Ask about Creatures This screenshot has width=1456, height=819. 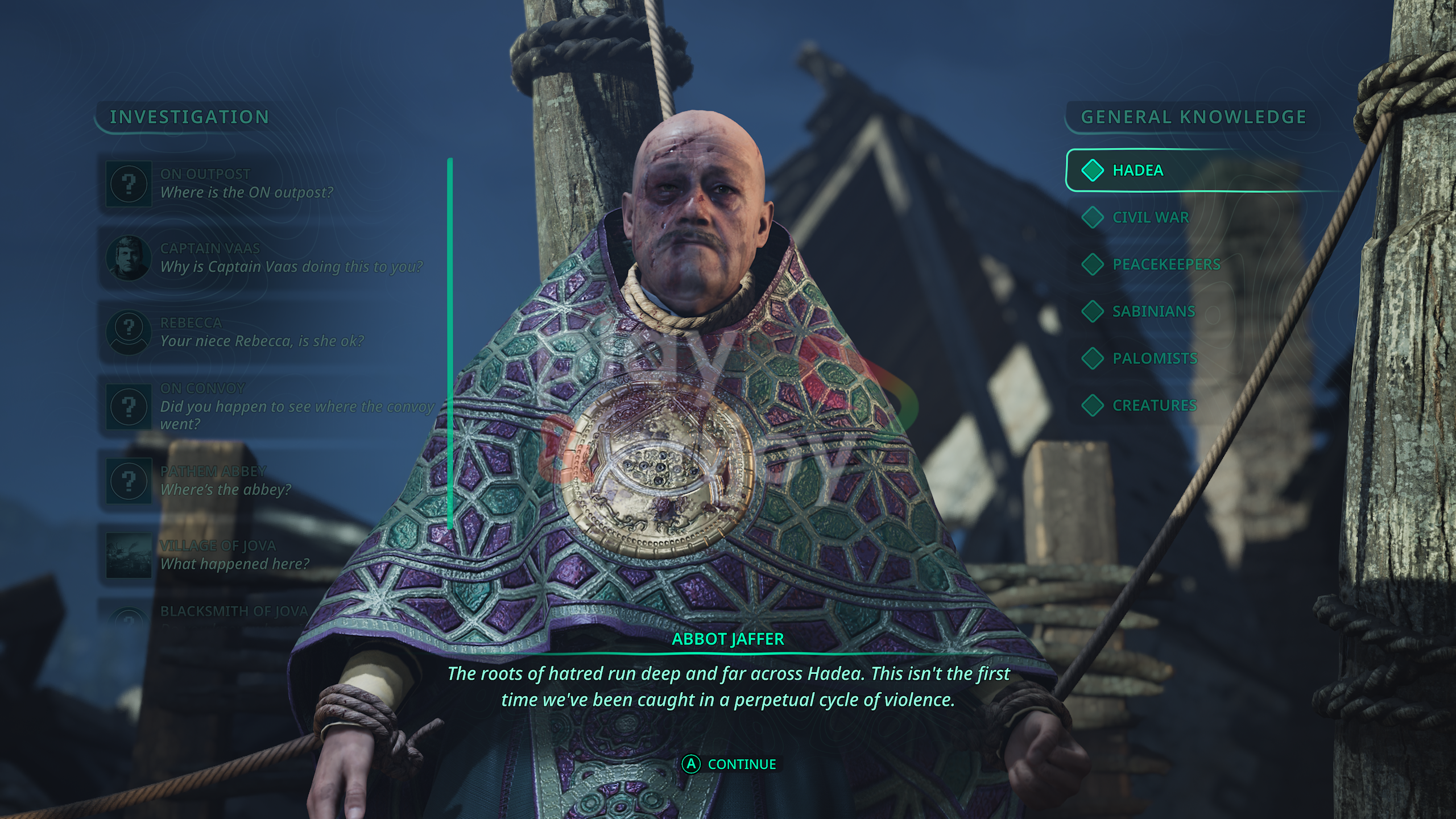point(1155,406)
